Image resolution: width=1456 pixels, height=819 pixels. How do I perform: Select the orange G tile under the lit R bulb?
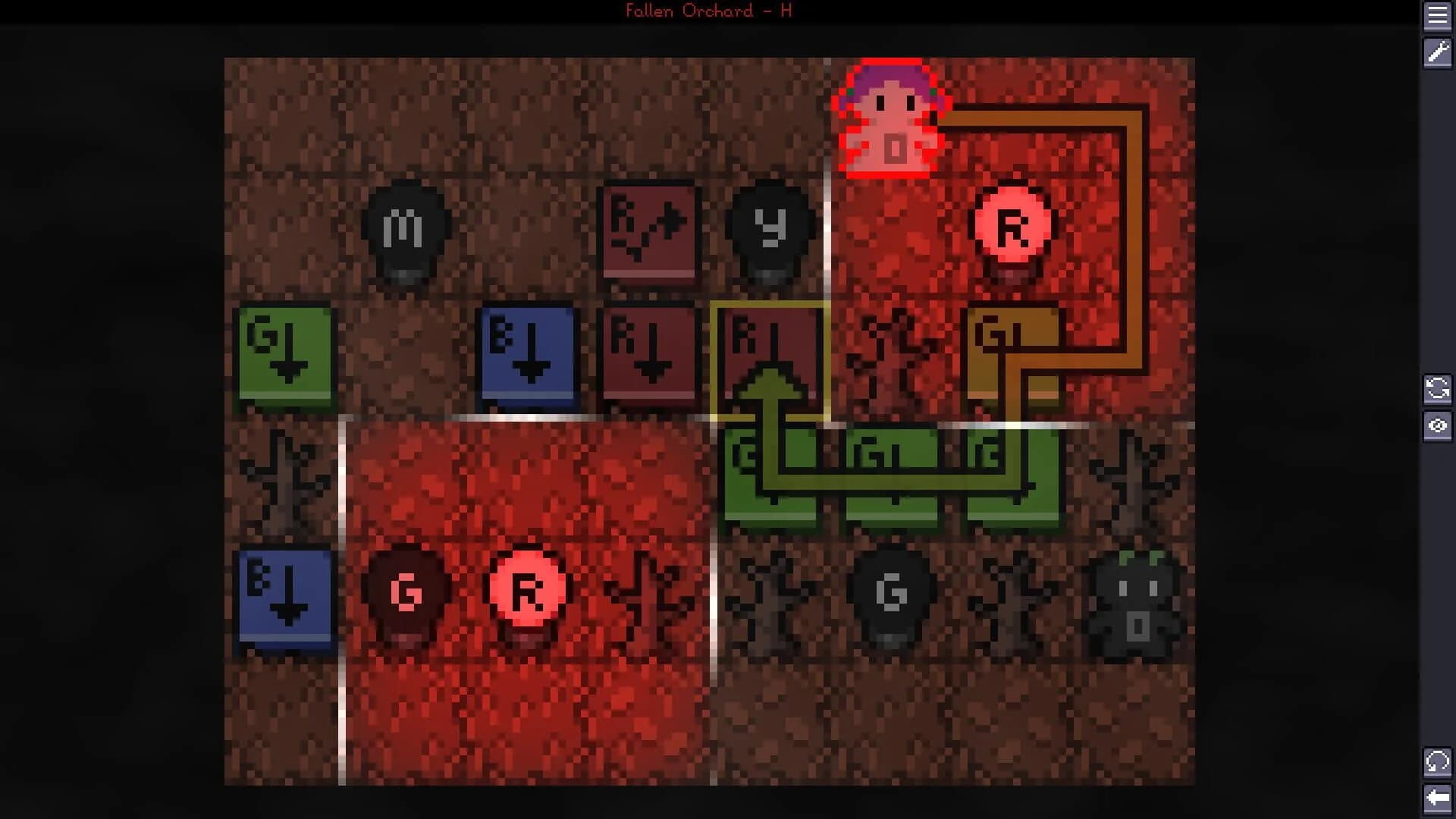pyautogui.click(x=1012, y=353)
